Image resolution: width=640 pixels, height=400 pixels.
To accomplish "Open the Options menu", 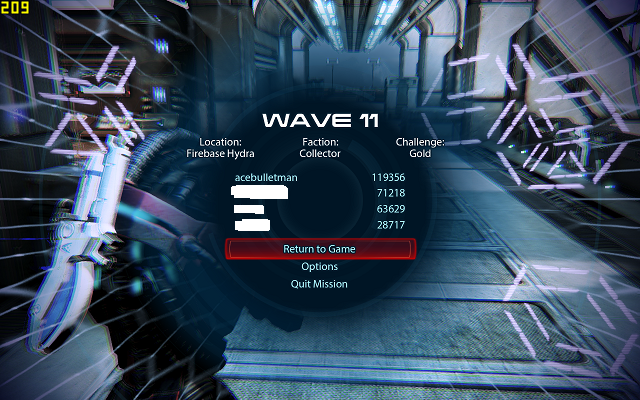I will point(319,267).
